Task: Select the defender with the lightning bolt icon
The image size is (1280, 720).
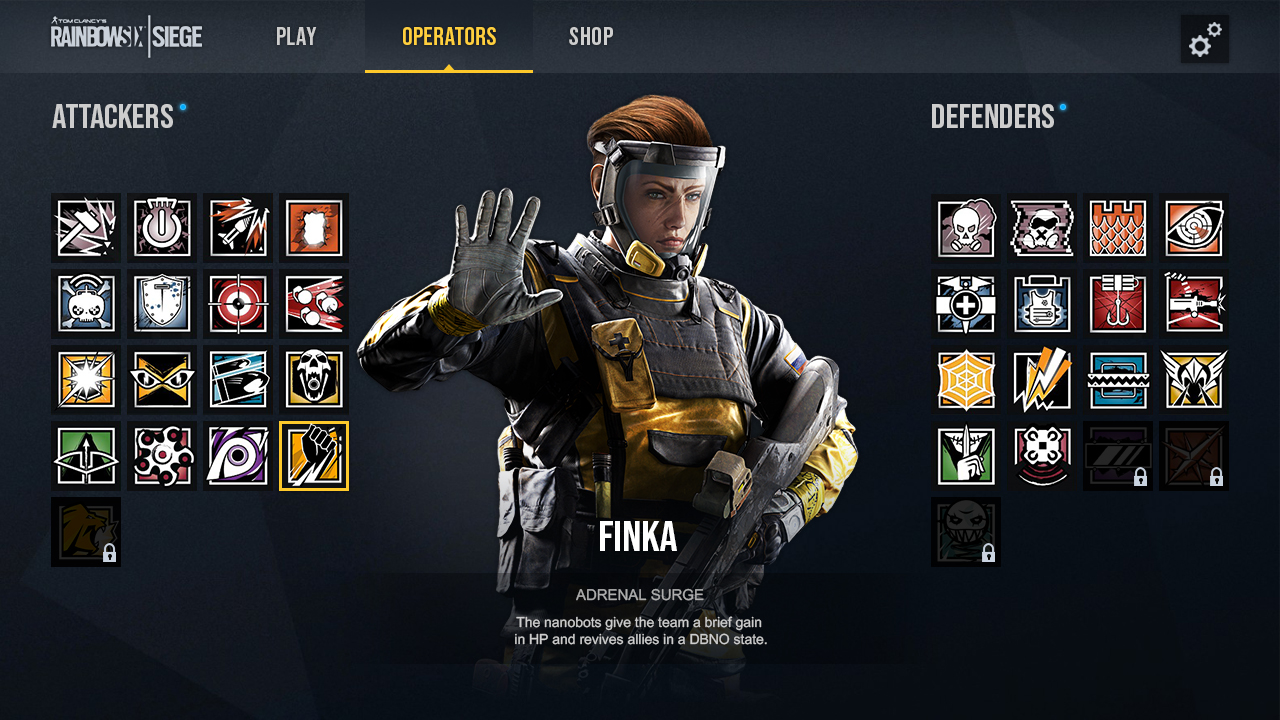Action: pyautogui.click(x=1042, y=380)
